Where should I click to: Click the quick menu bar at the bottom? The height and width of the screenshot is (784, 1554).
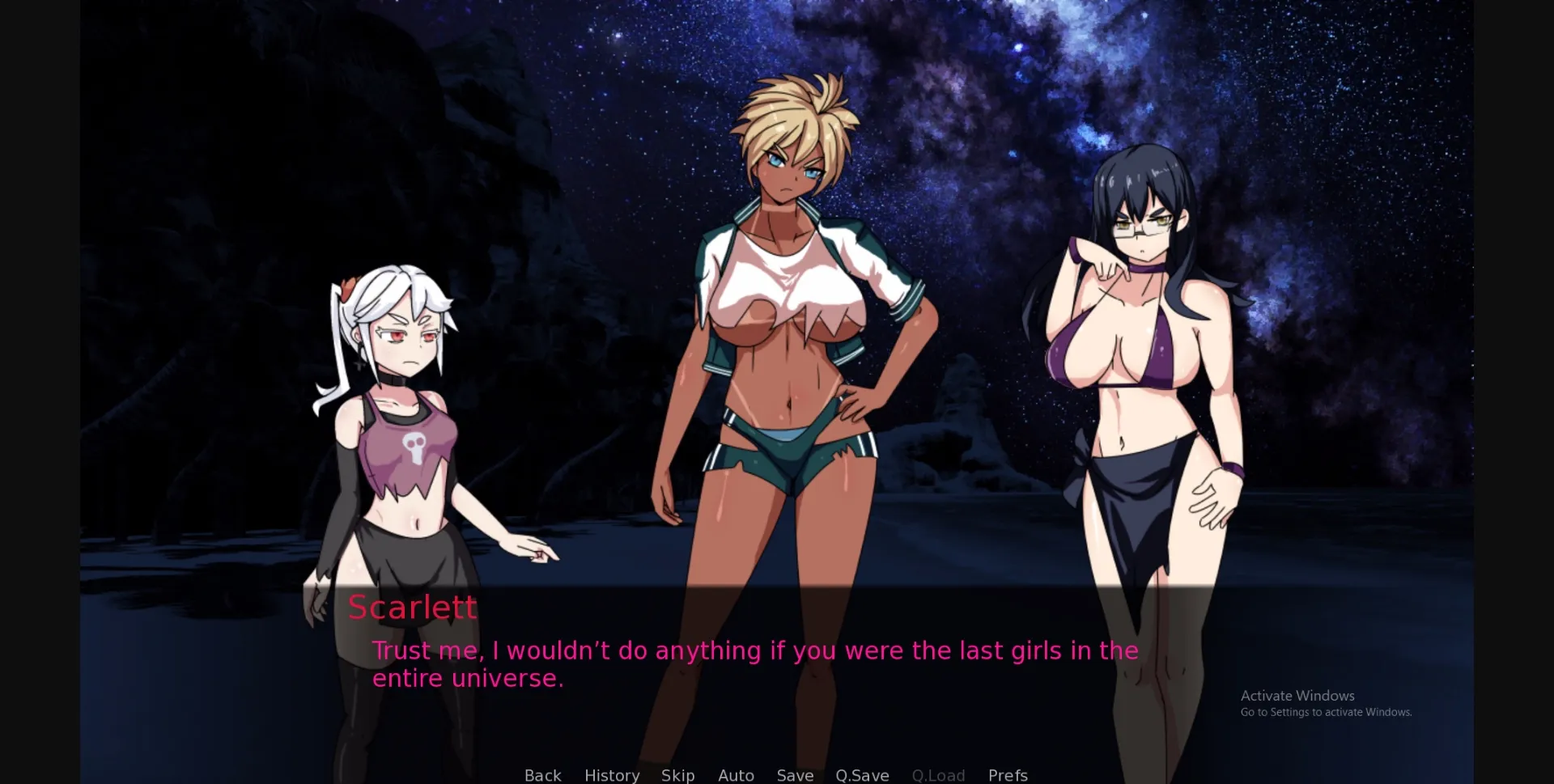point(774,775)
